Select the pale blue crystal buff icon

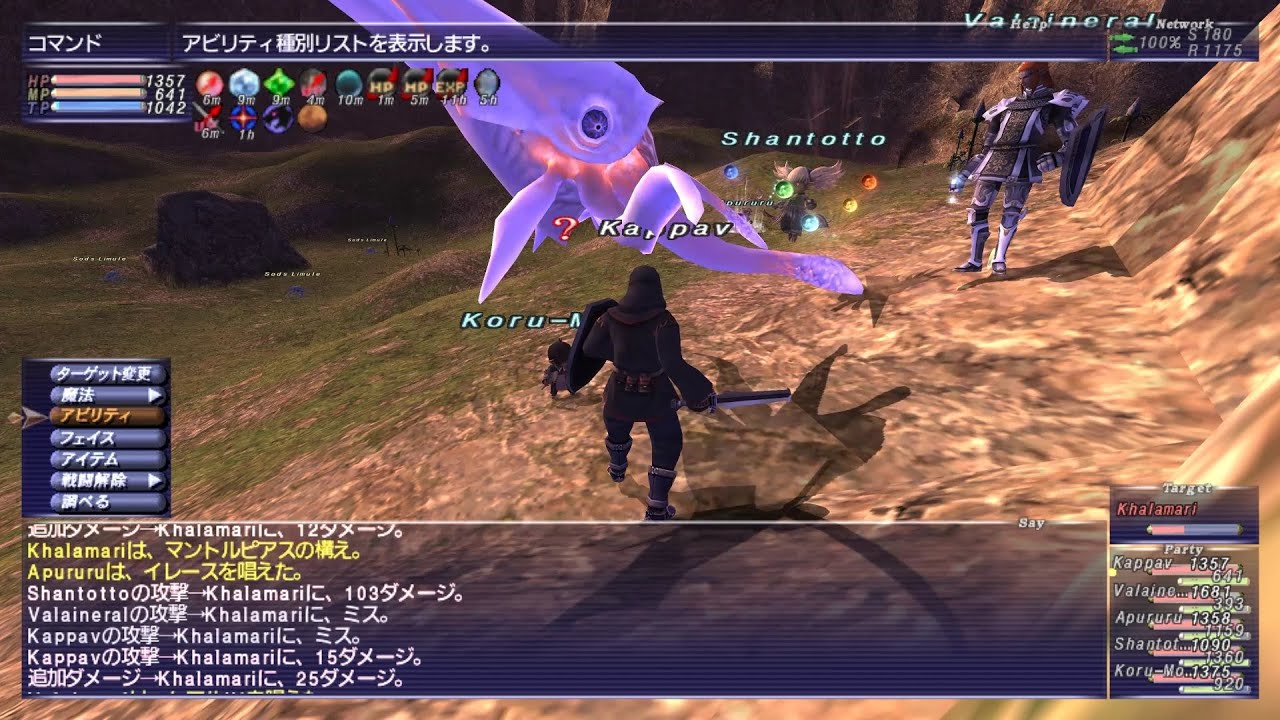(x=244, y=82)
